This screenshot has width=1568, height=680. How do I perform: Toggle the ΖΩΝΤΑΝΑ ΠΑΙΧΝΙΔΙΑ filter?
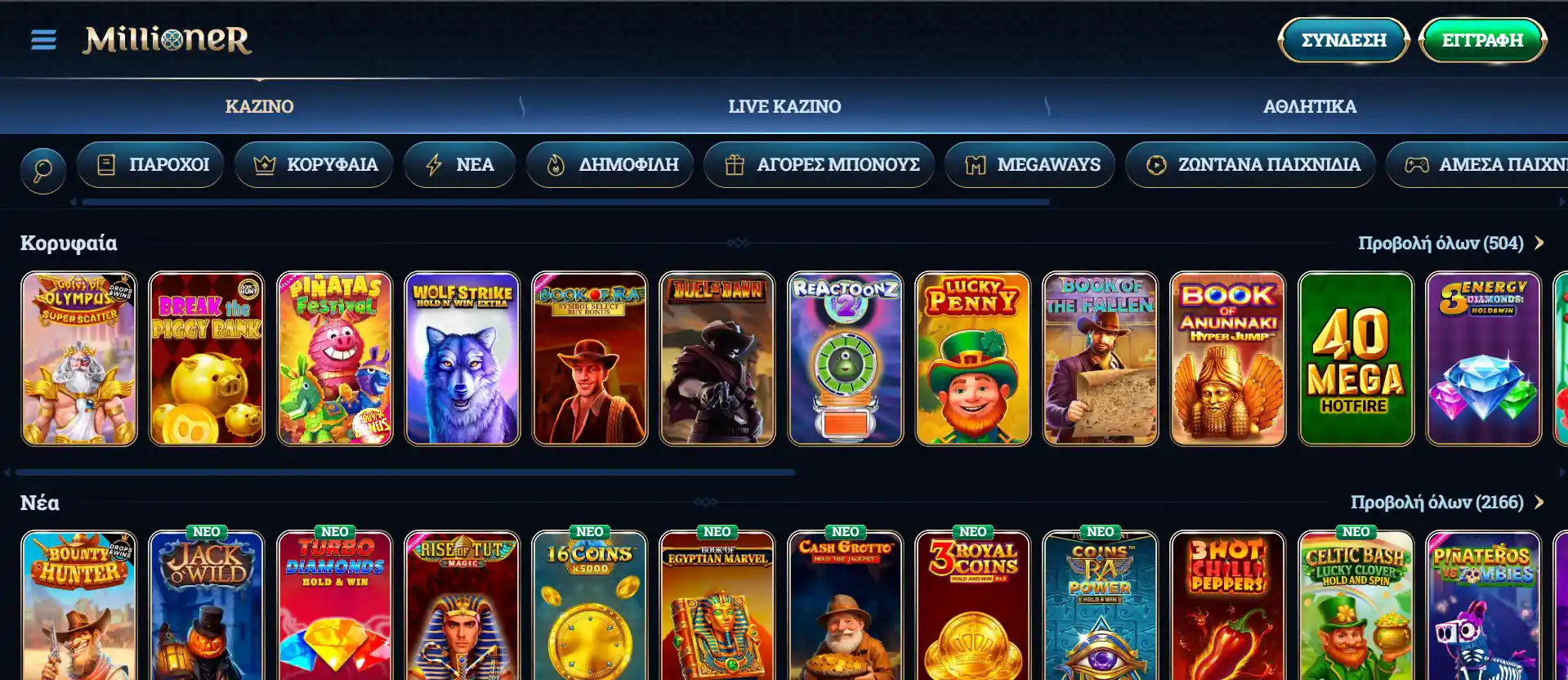point(1249,164)
